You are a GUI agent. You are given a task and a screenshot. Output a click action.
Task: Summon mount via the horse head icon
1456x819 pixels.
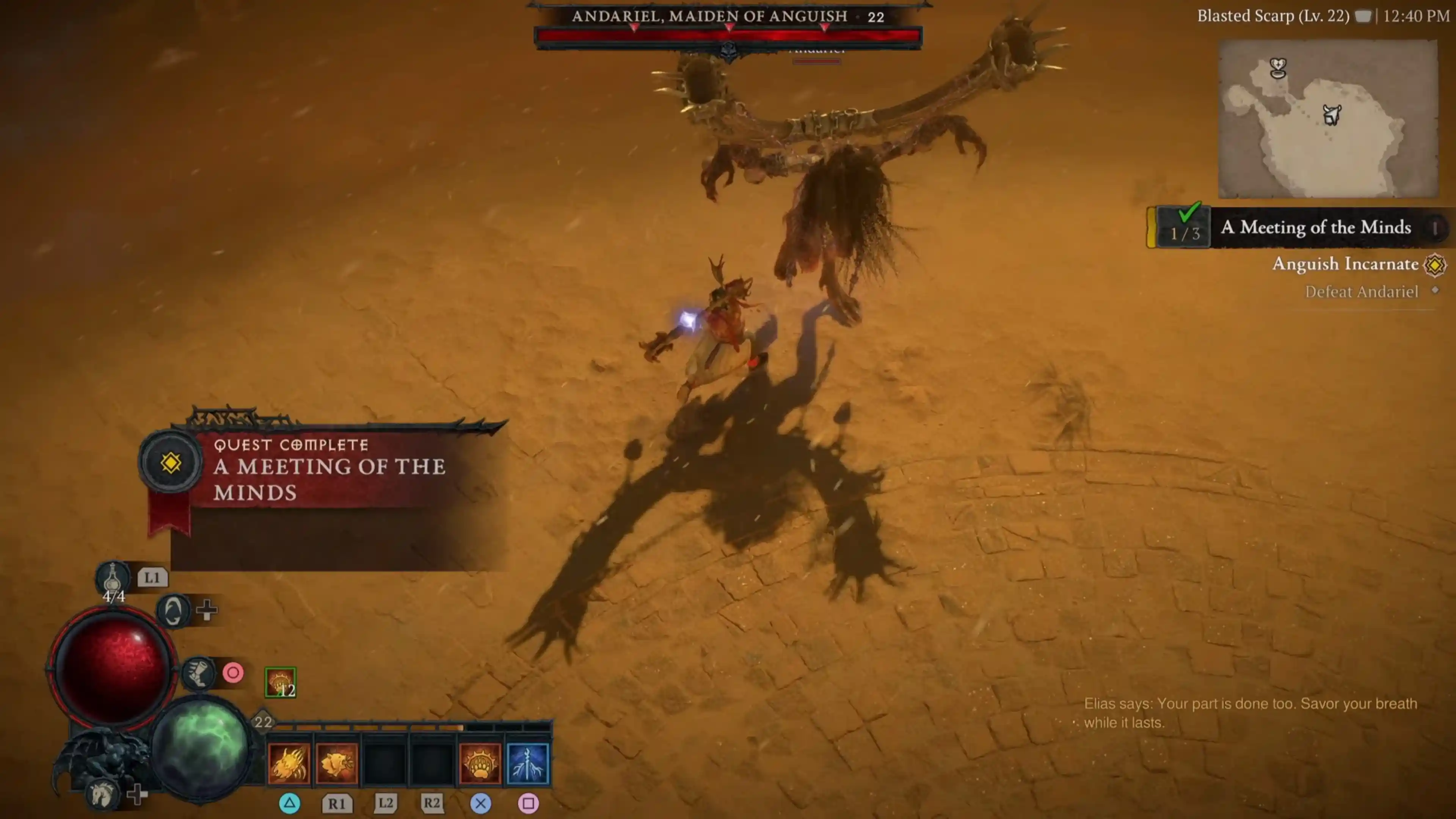pos(102,794)
